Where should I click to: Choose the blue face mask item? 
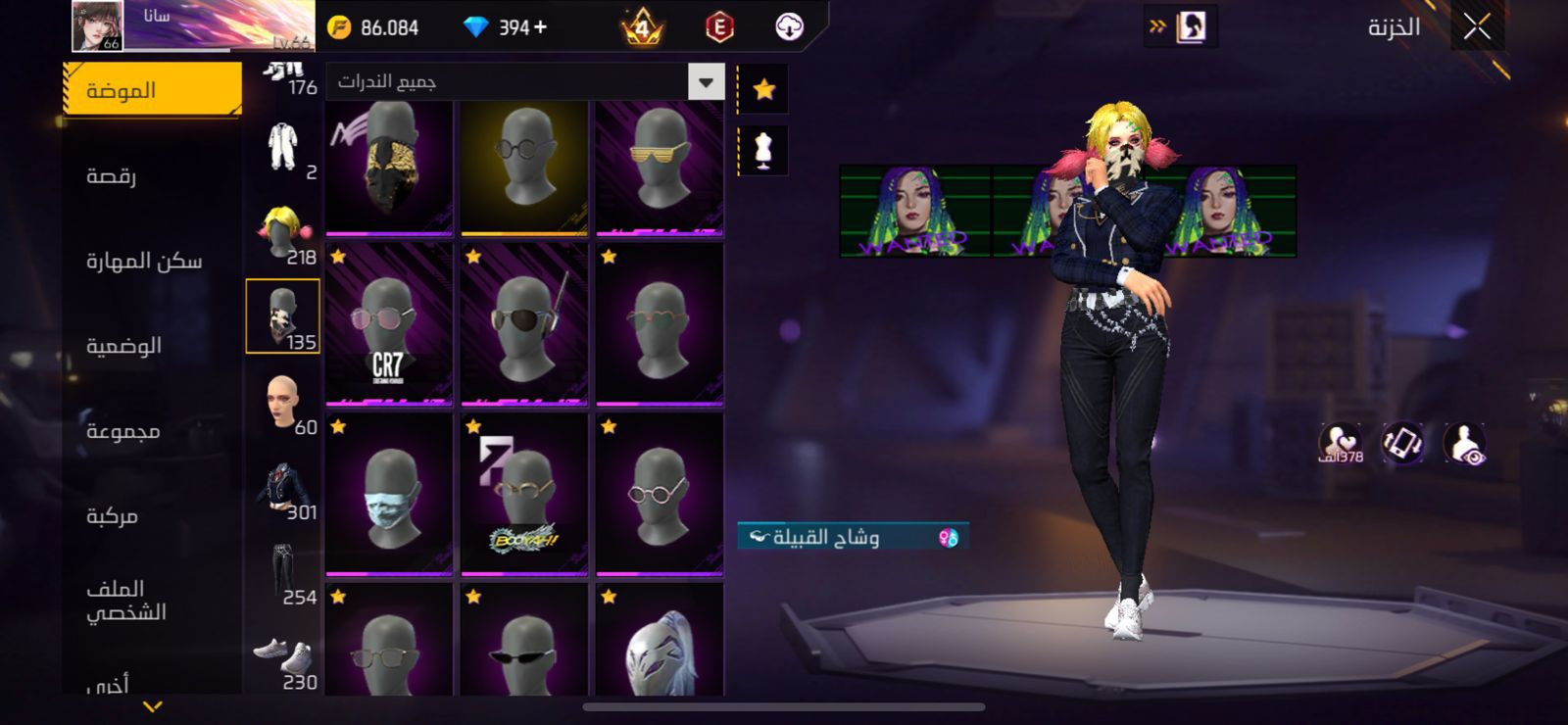point(389,495)
